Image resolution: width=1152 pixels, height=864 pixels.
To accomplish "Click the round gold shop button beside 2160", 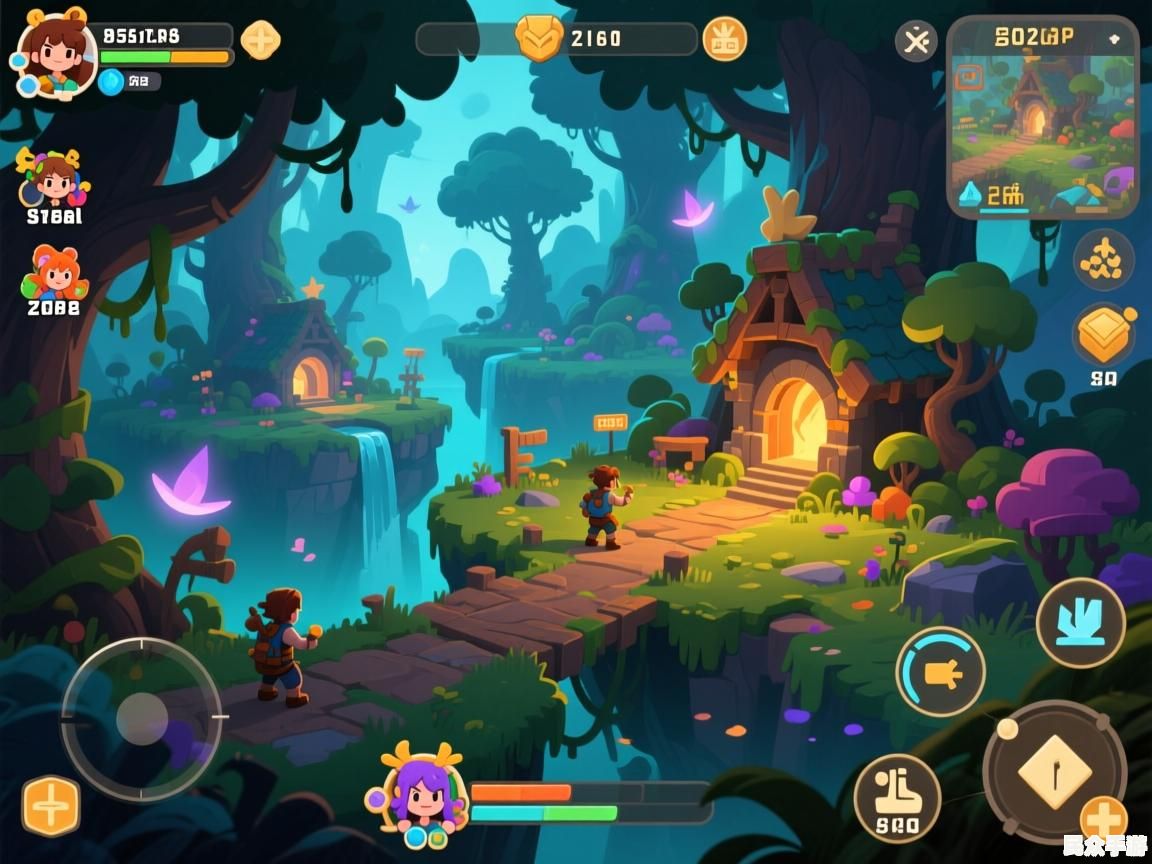I will [x=724, y=39].
